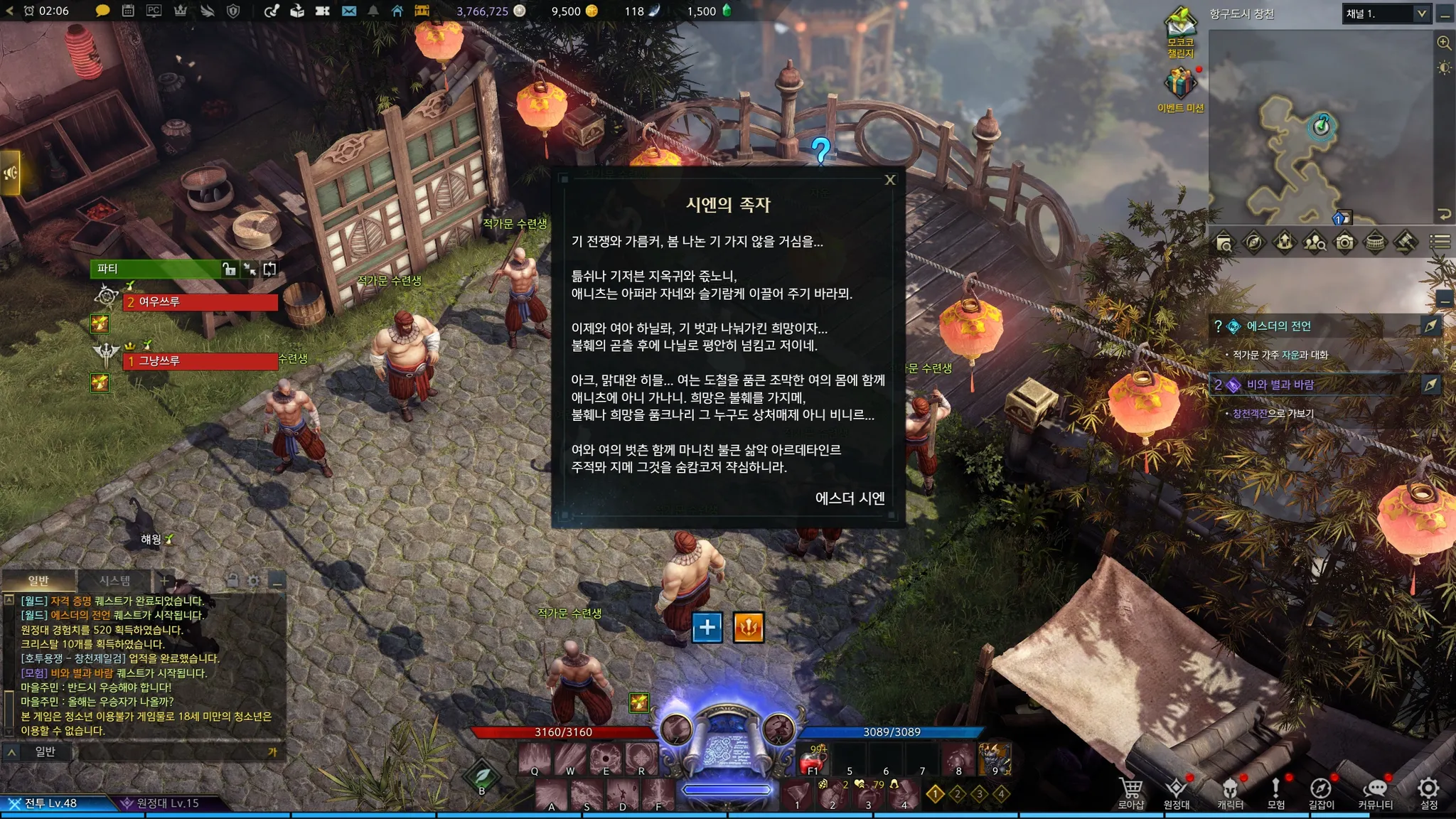Open the 원정대 roster menu

pos(1177,792)
